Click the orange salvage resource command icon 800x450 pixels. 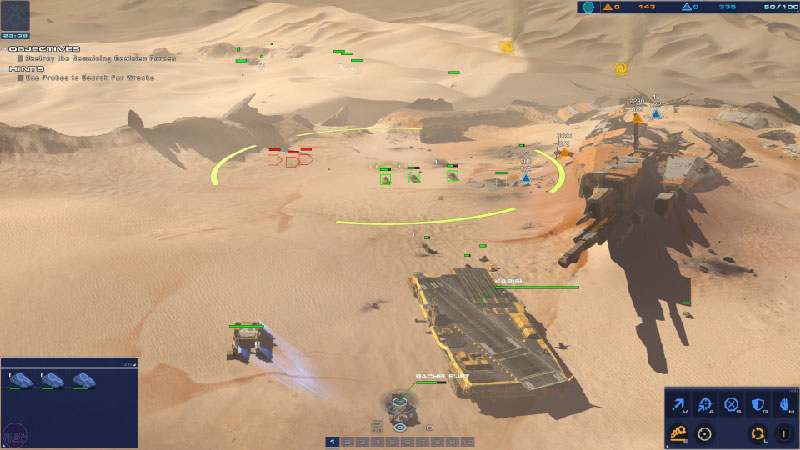click(x=678, y=433)
